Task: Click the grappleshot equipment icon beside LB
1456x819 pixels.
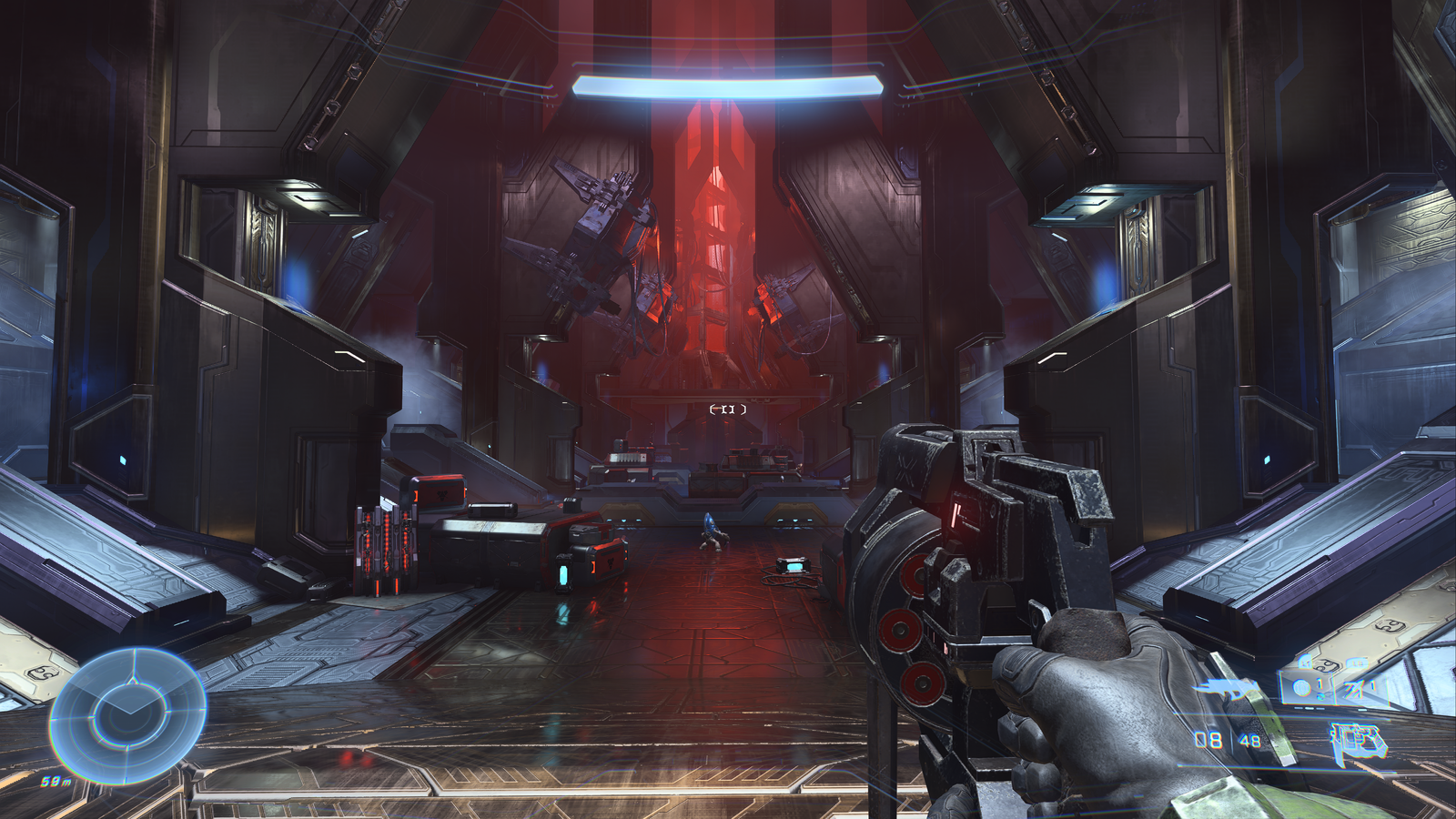Action: [x=1353, y=689]
